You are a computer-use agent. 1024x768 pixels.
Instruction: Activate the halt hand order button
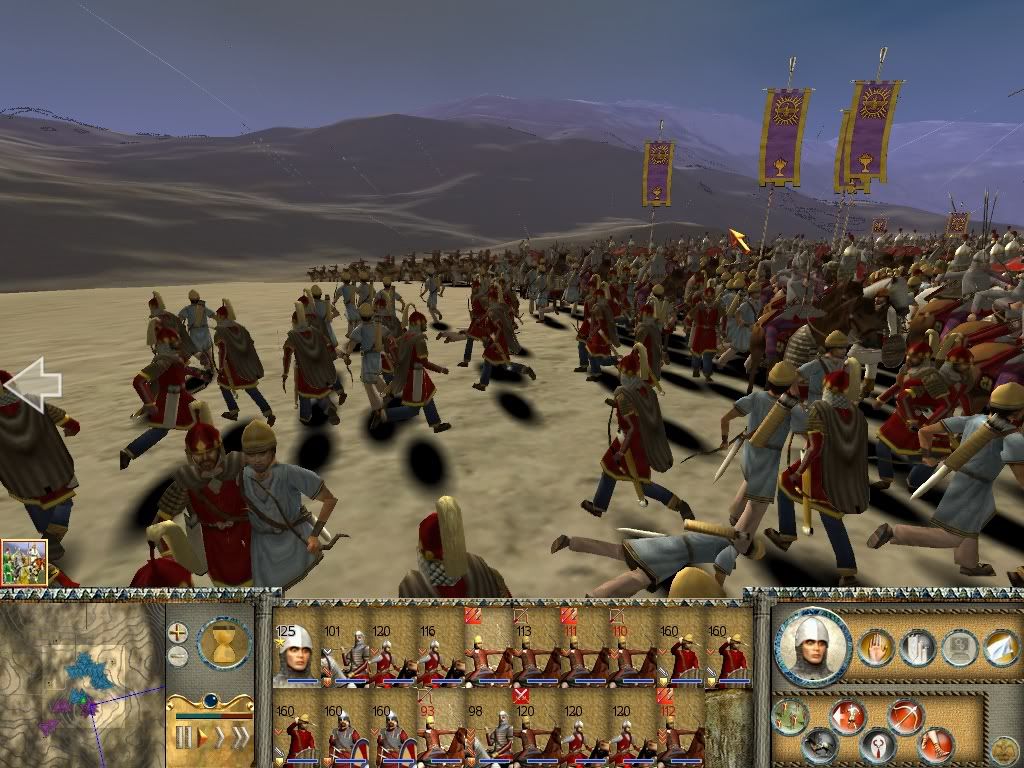click(874, 649)
